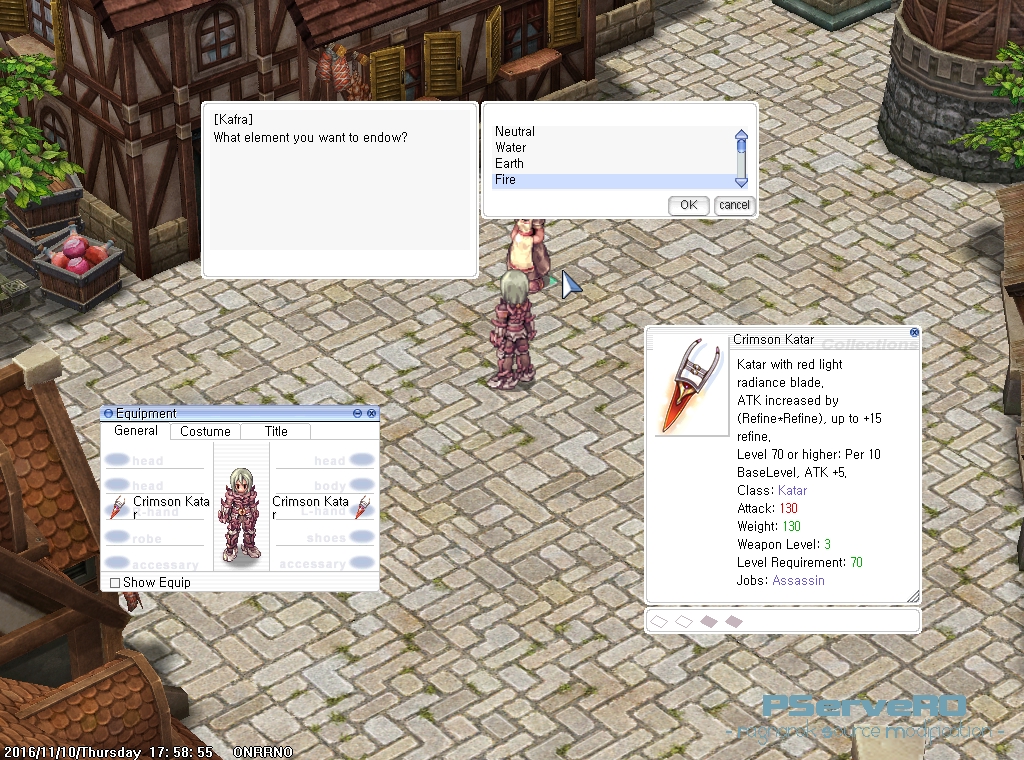1024x760 pixels.
Task: Select the highlighted Fire element
Action: coord(506,180)
